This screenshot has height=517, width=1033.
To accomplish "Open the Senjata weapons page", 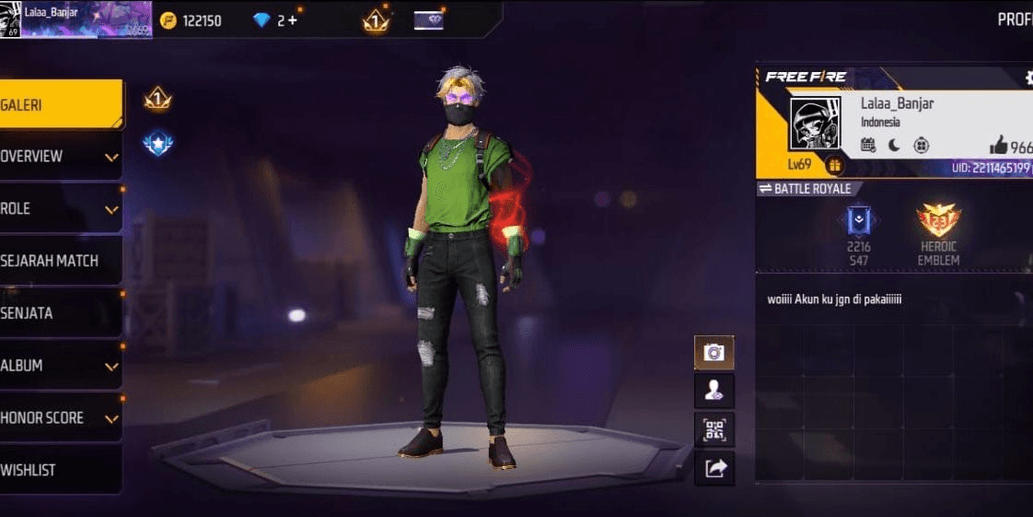I will point(60,313).
